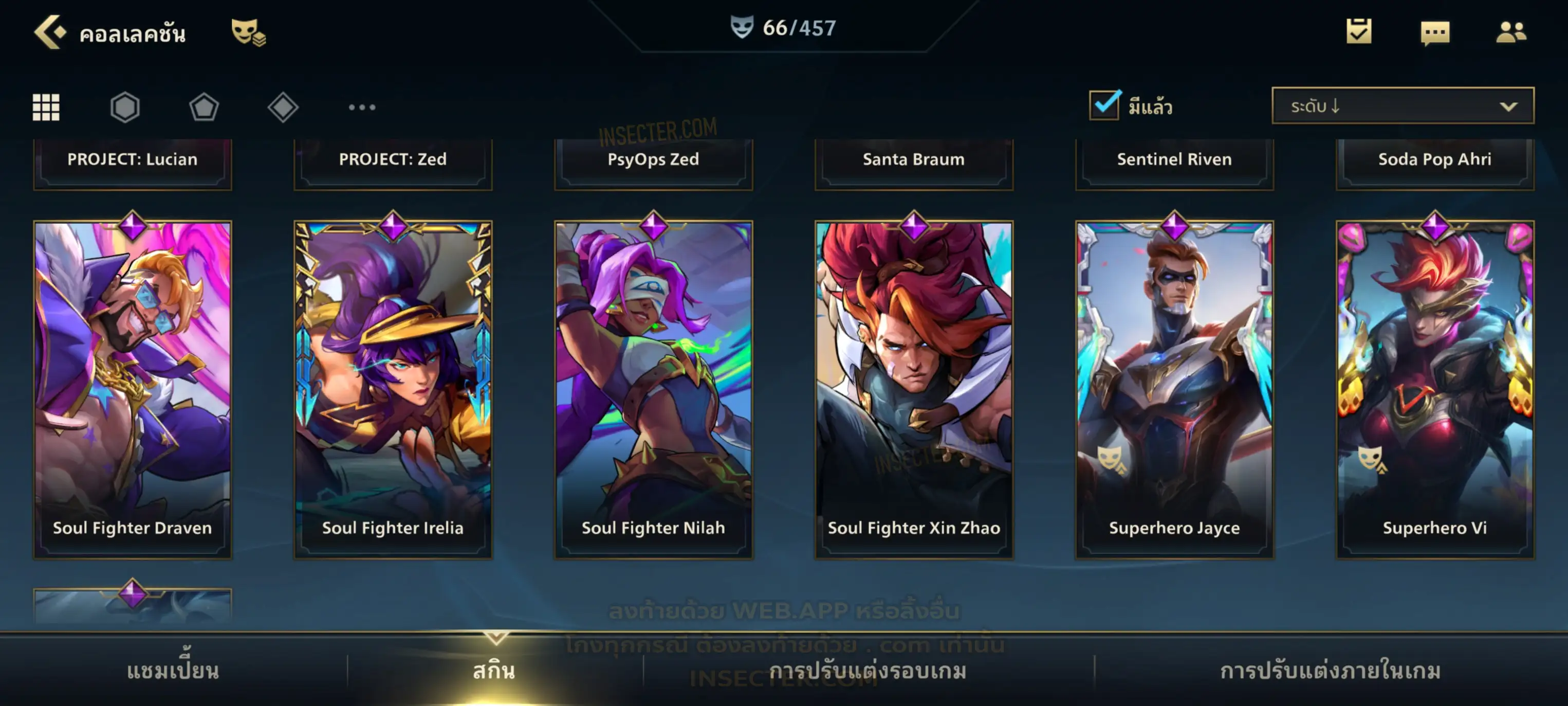Open the friends list icon
This screenshot has width=1568, height=706.
1511,32
